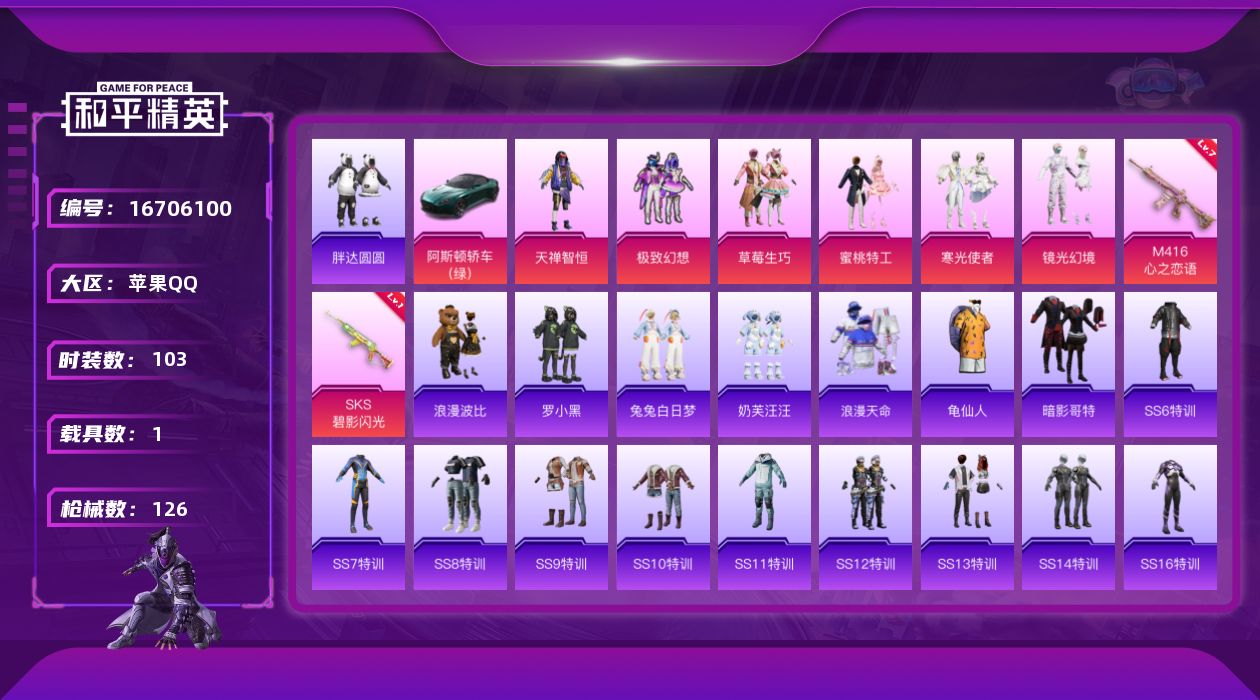Open the 兔兔白日梦 bunny outfit card
Viewport: 1260px width, 700px height.
coord(663,364)
